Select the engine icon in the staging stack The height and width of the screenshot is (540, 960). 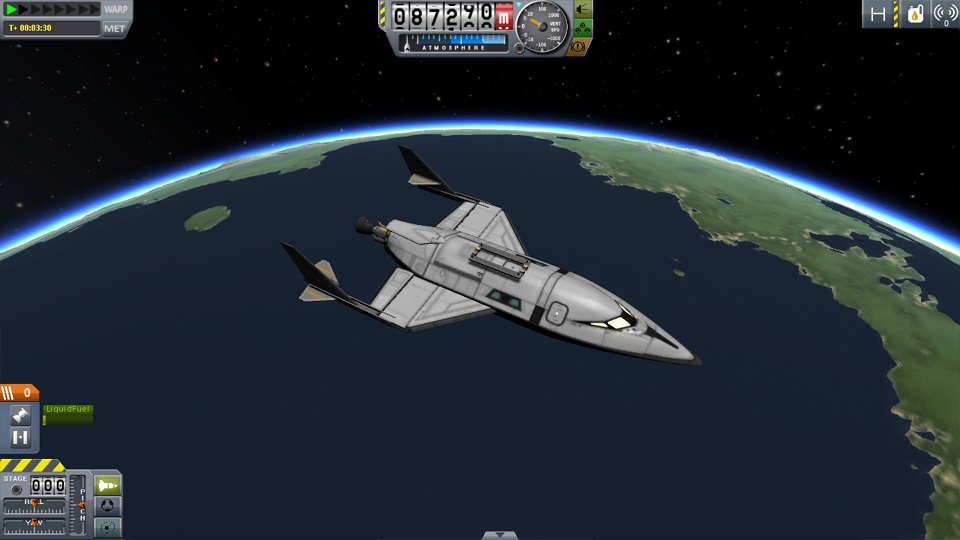[x=20, y=415]
